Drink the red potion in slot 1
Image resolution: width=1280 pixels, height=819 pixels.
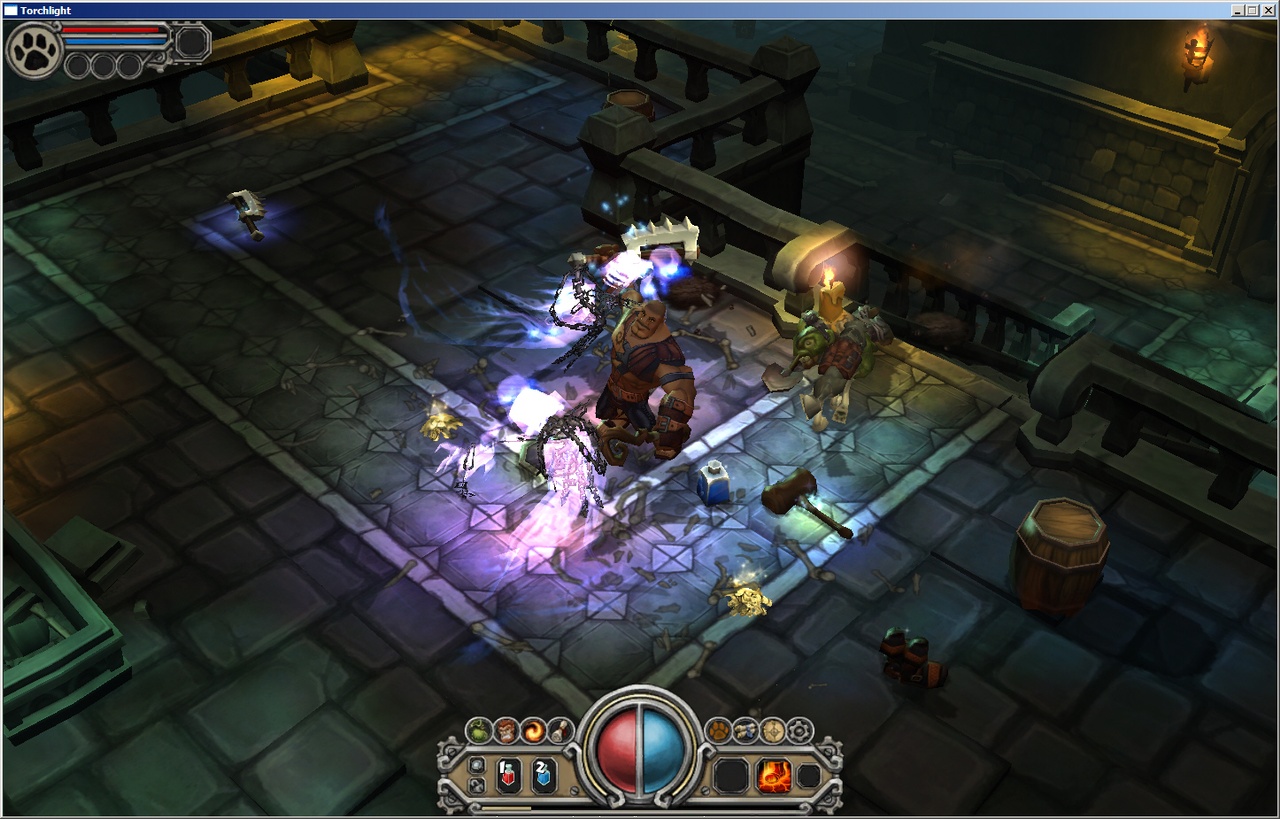(x=508, y=774)
